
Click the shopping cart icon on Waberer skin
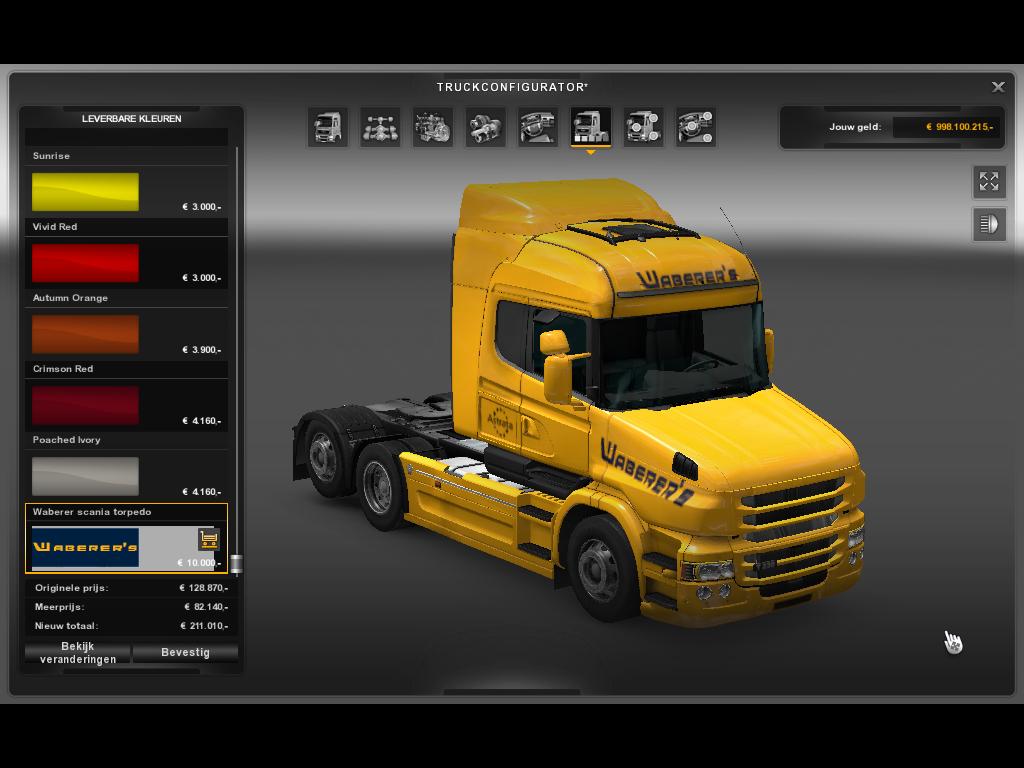point(208,539)
